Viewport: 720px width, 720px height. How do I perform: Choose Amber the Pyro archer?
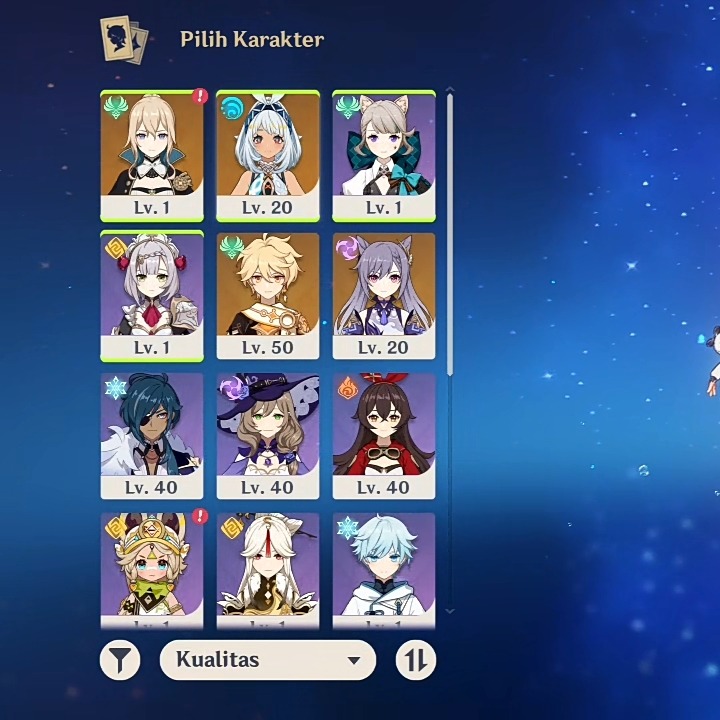(x=384, y=435)
